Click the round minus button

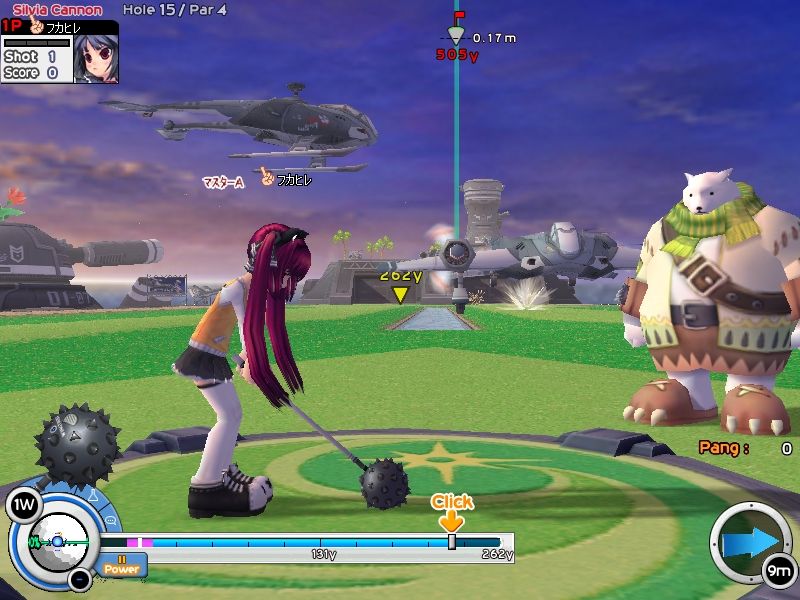click(x=81, y=578)
